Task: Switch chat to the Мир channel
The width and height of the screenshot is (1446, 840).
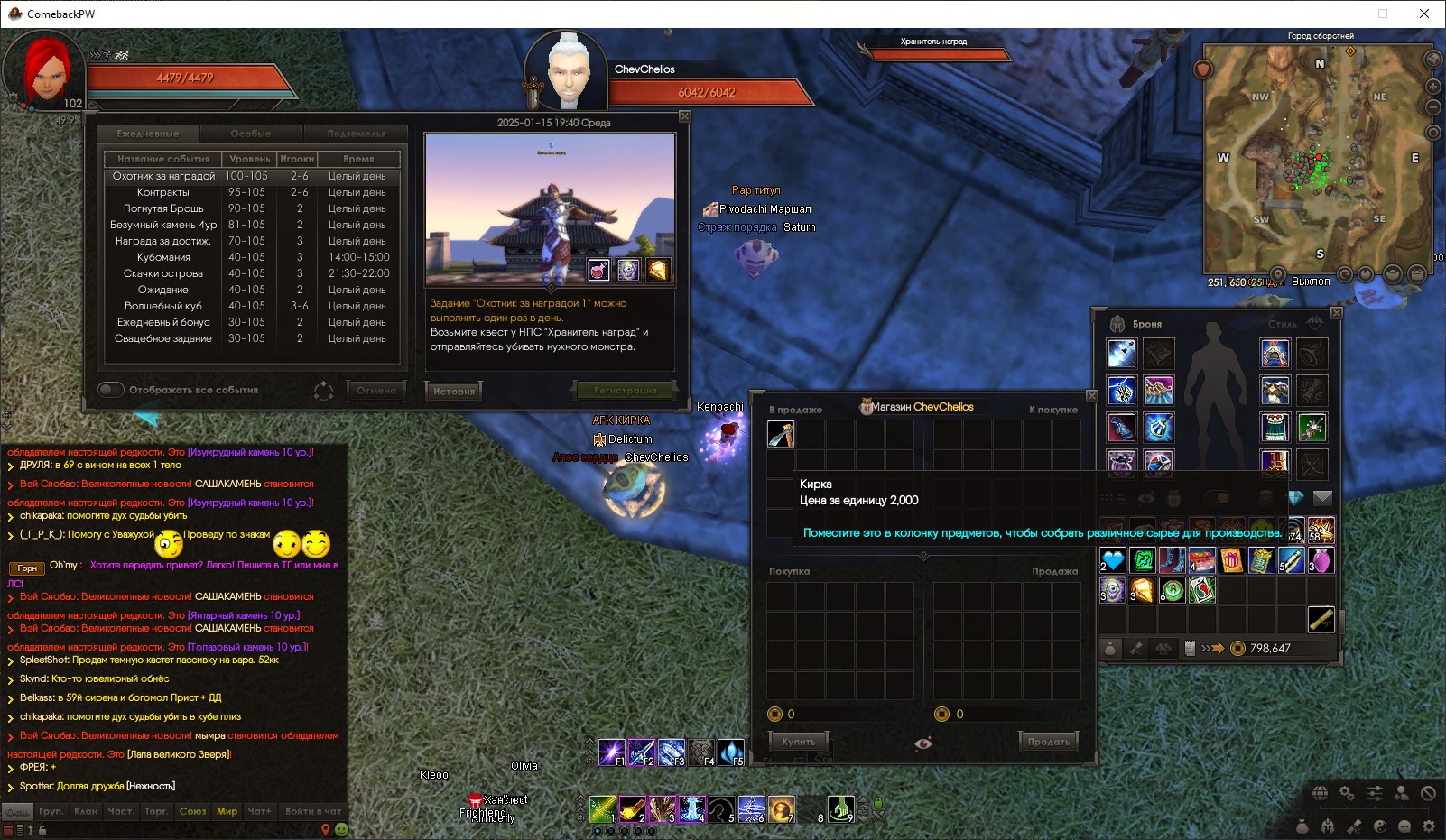Action: [227, 811]
